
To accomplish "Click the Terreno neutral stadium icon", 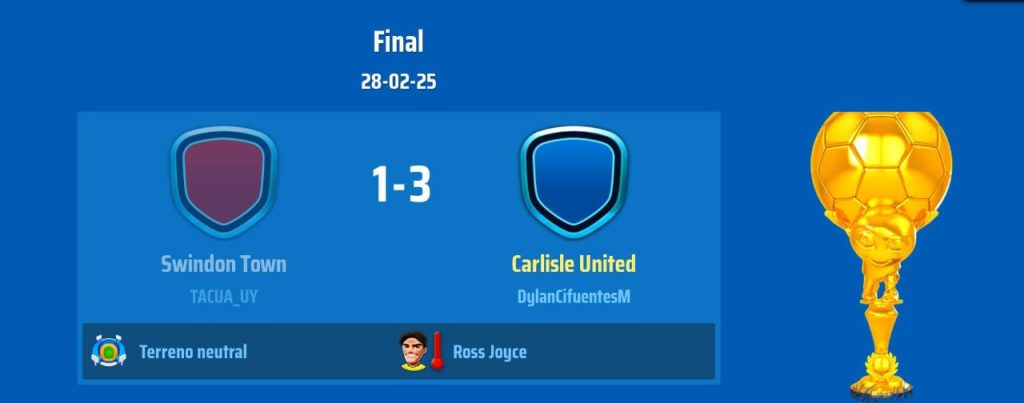I will coord(107,352).
